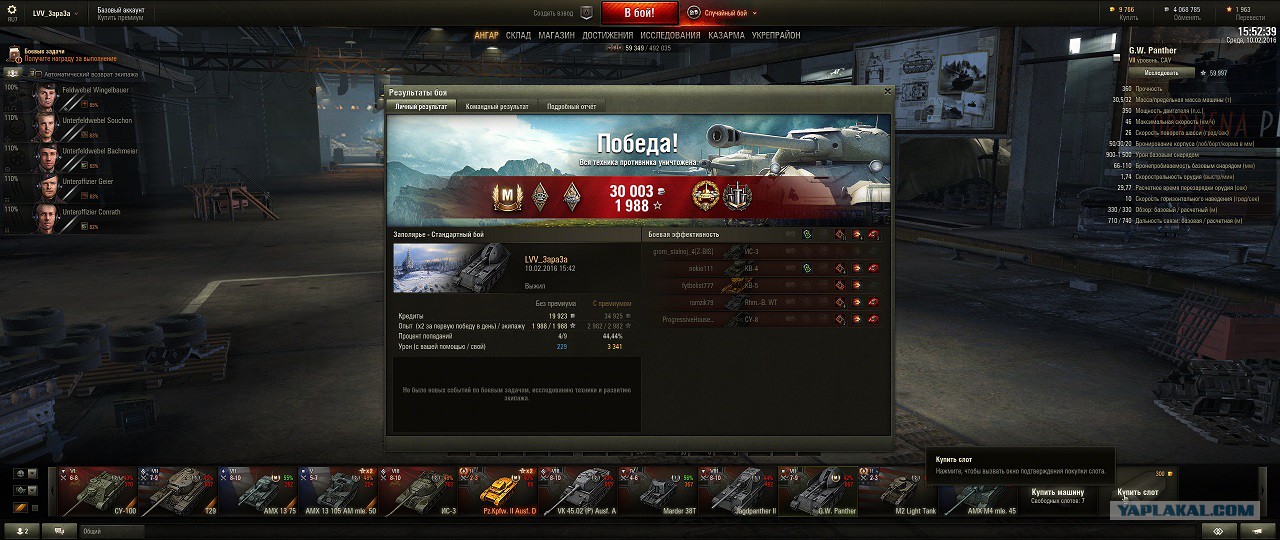The height and width of the screenshot is (540, 1280).
Task: Close the battle results window
Action: click(887, 92)
